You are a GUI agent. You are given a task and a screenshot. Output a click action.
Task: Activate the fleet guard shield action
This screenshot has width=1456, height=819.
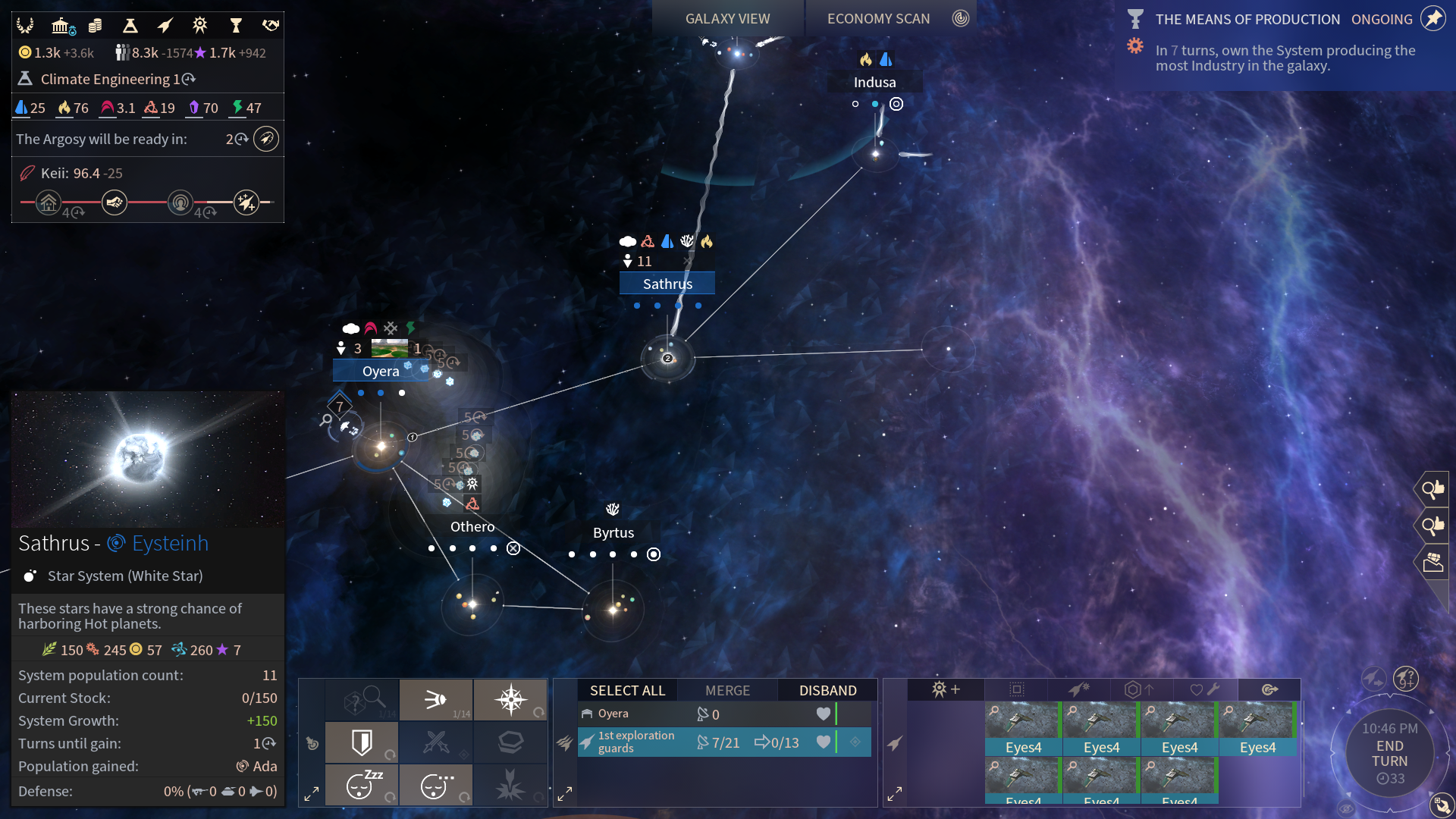pyautogui.click(x=362, y=742)
